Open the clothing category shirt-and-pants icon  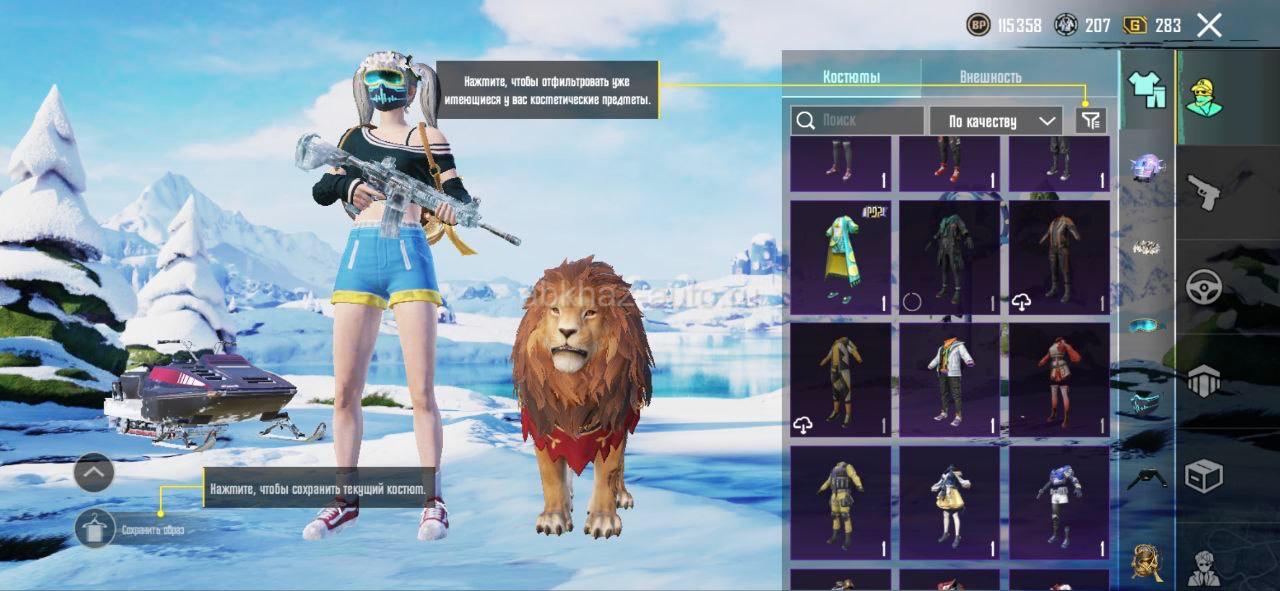(1147, 90)
